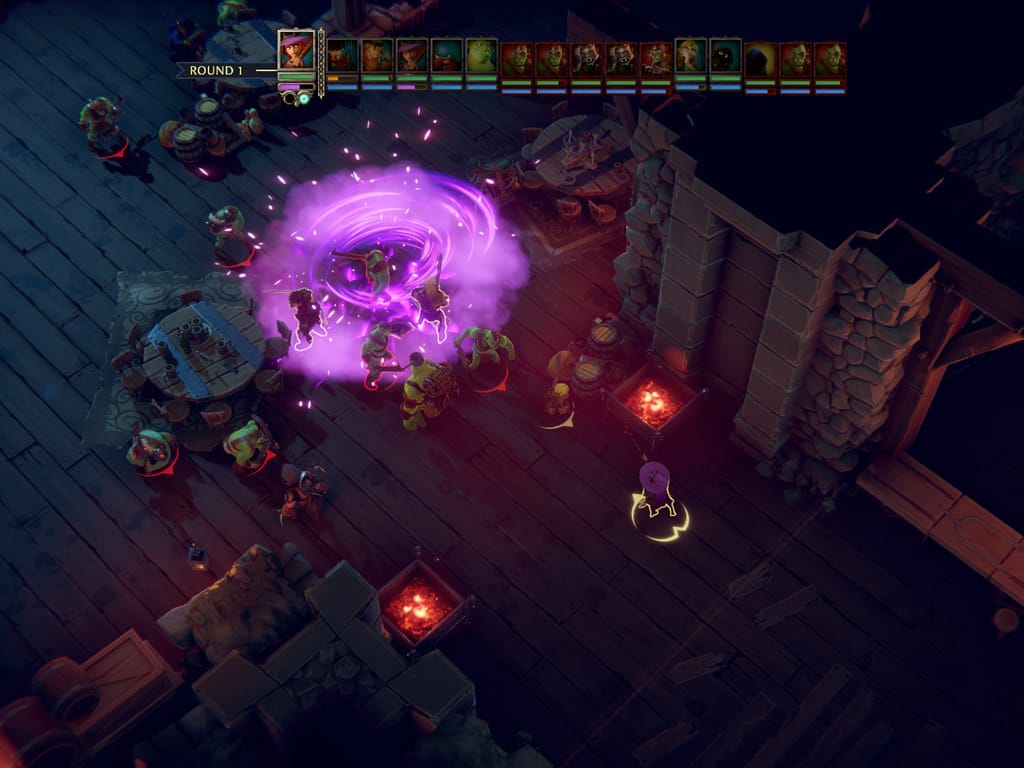
Task: Select the shadowy black silhouette portrait
Action: coord(725,56)
